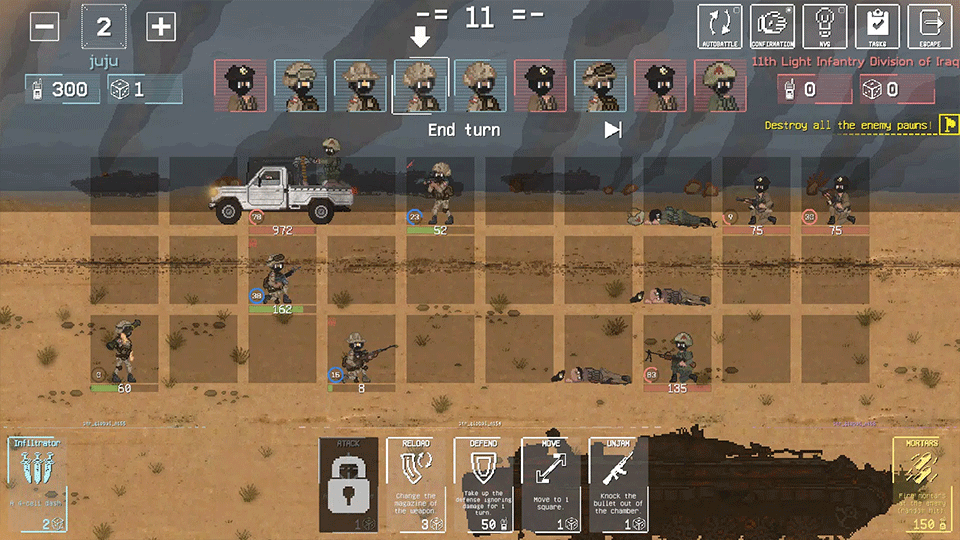Select the first portrait in the turn queue
The width and height of the screenshot is (960, 540).
tap(241, 85)
